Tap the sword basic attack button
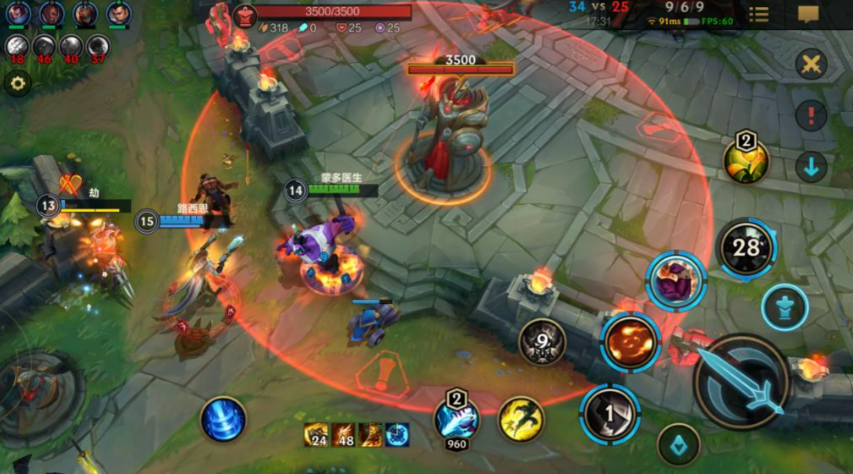The height and width of the screenshot is (474, 853). (742, 381)
